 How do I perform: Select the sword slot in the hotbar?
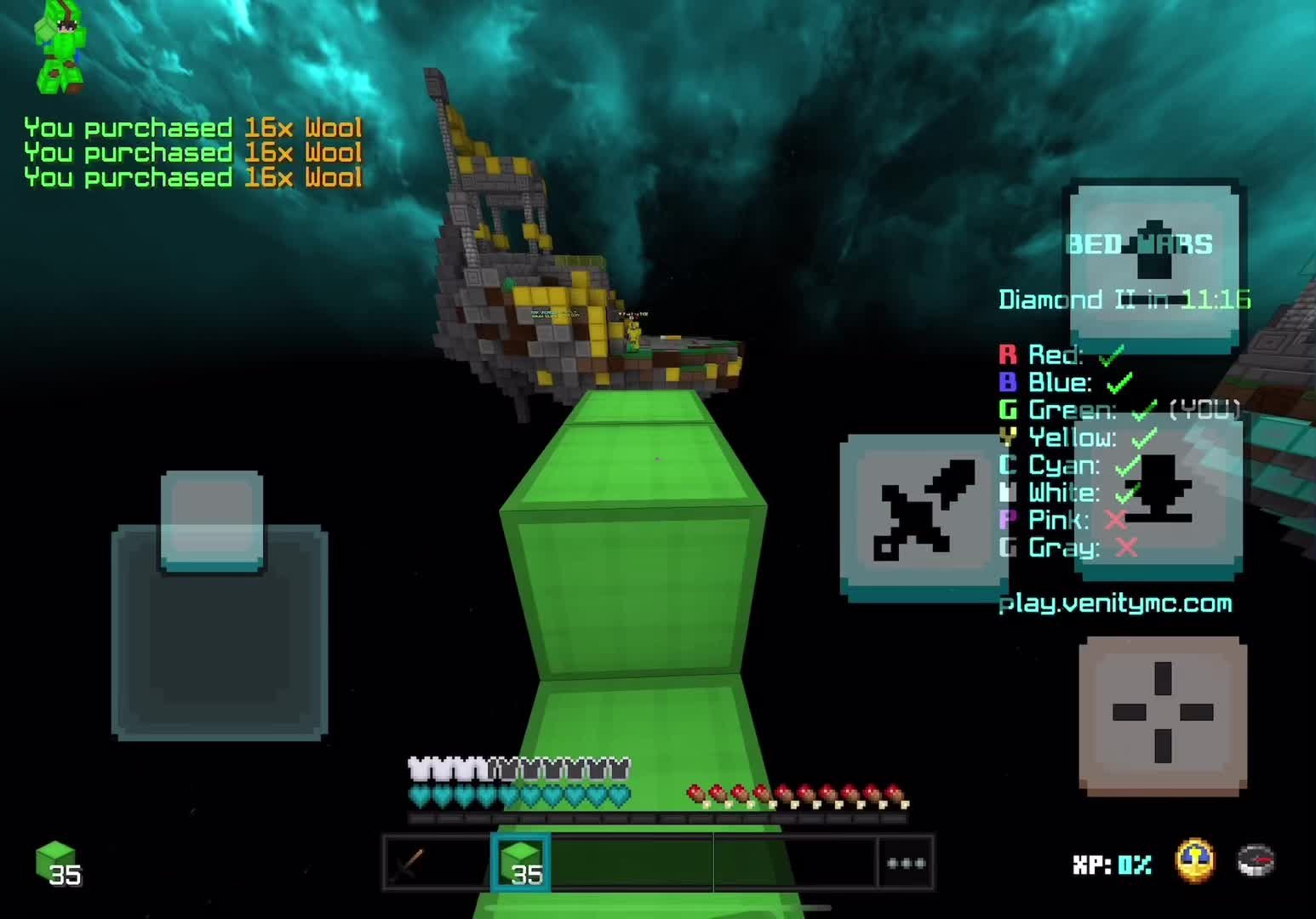pyautogui.click(x=409, y=863)
